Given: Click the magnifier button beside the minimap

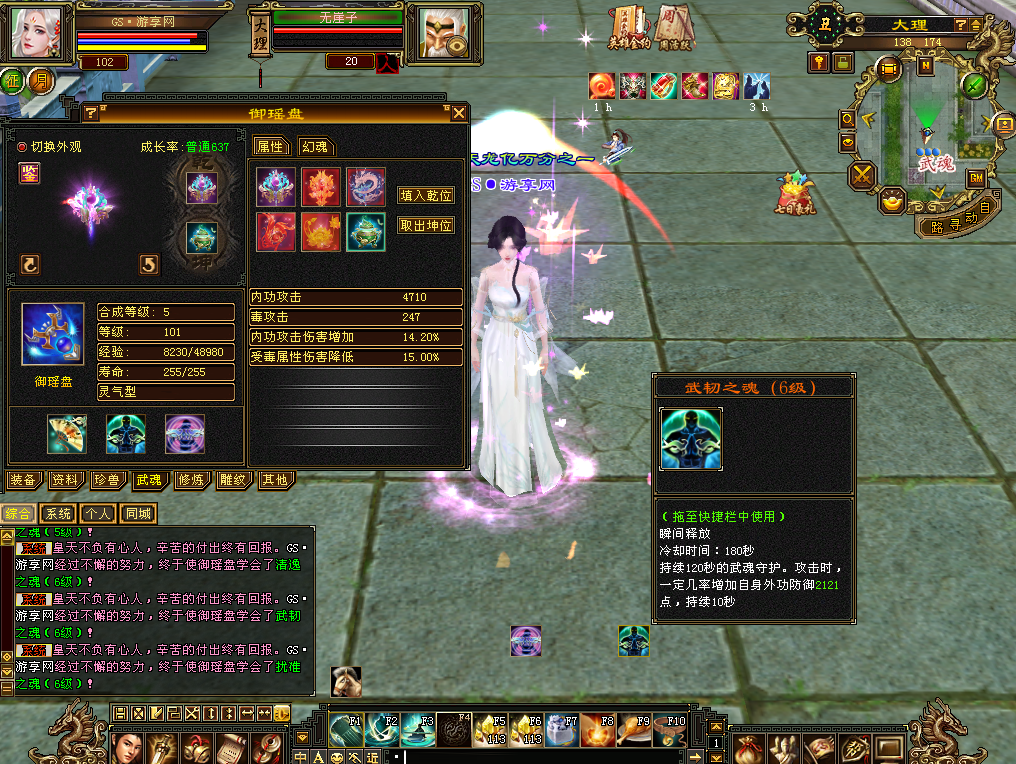Looking at the screenshot, I should point(848,119).
